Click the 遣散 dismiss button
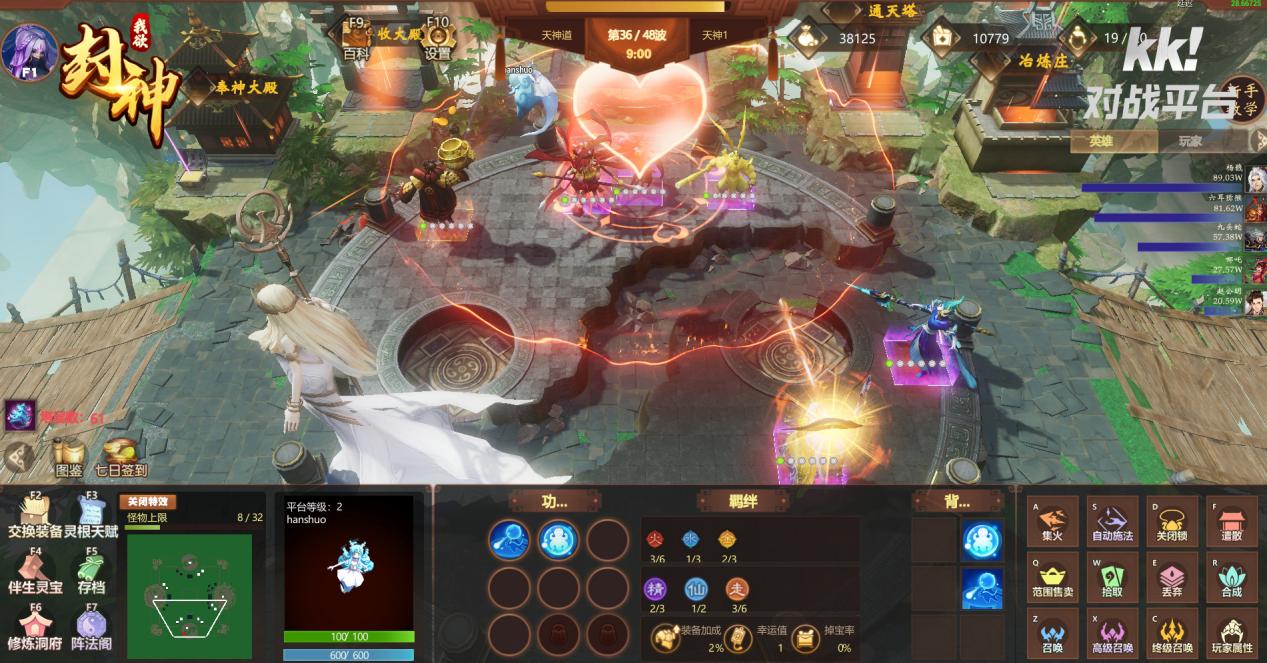This screenshot has height=663, width=1267. pyautogui.click(x=1231, y=521)
